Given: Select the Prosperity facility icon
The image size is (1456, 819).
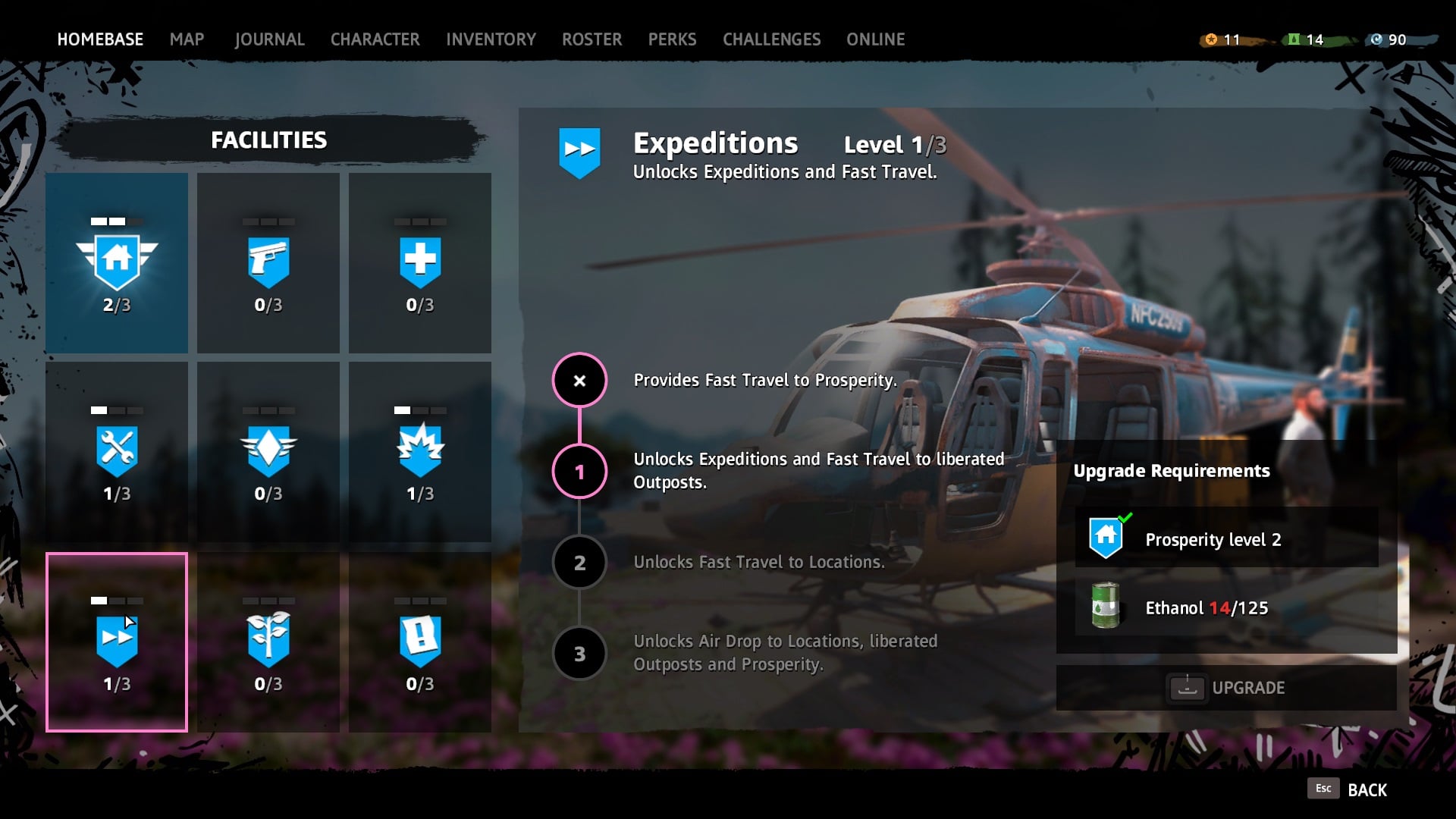Looking at the screenshot, I should click(x=116, y=262).
